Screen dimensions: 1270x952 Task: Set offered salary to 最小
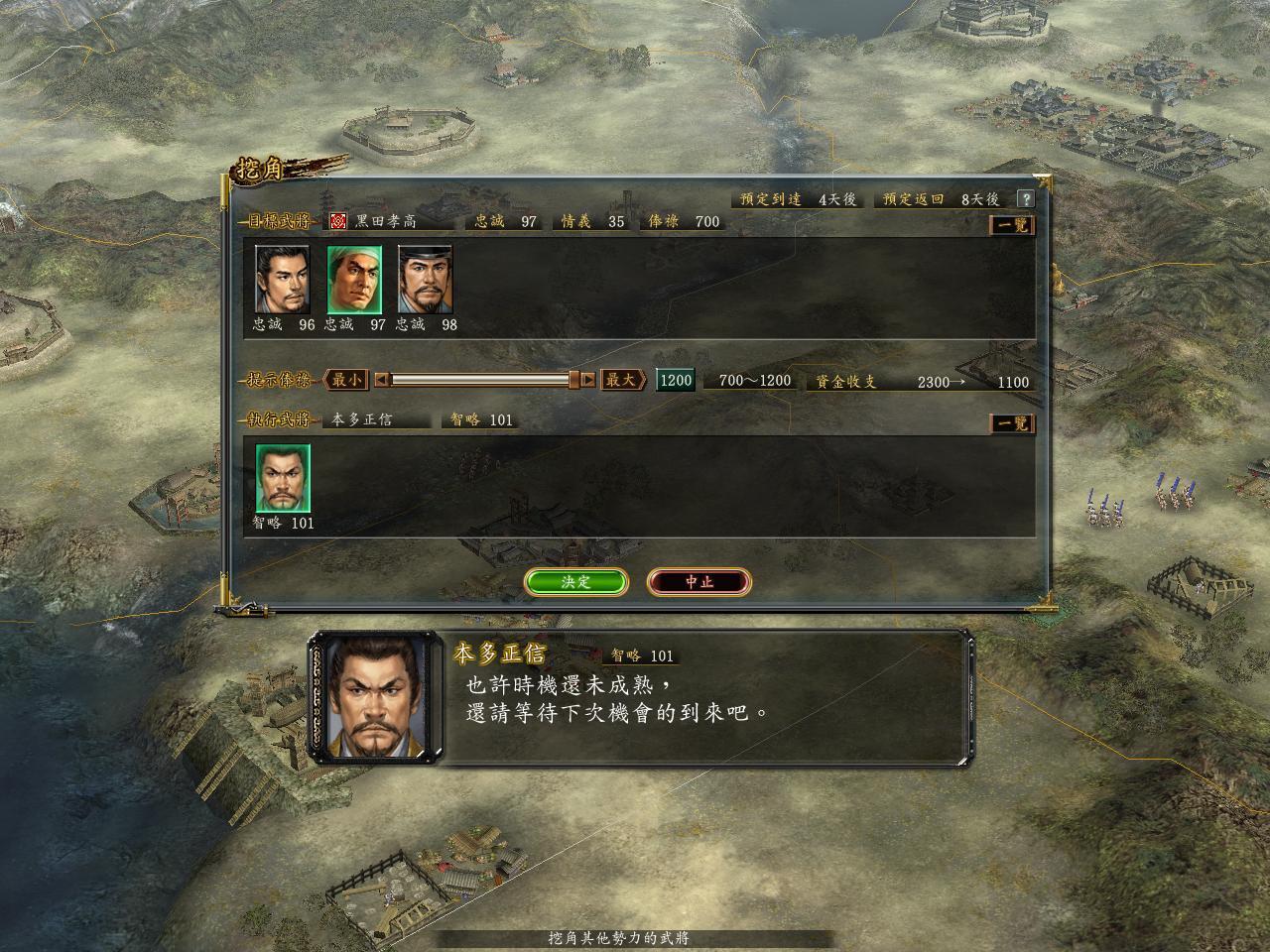pyautogui.click(x=346, y=380)
